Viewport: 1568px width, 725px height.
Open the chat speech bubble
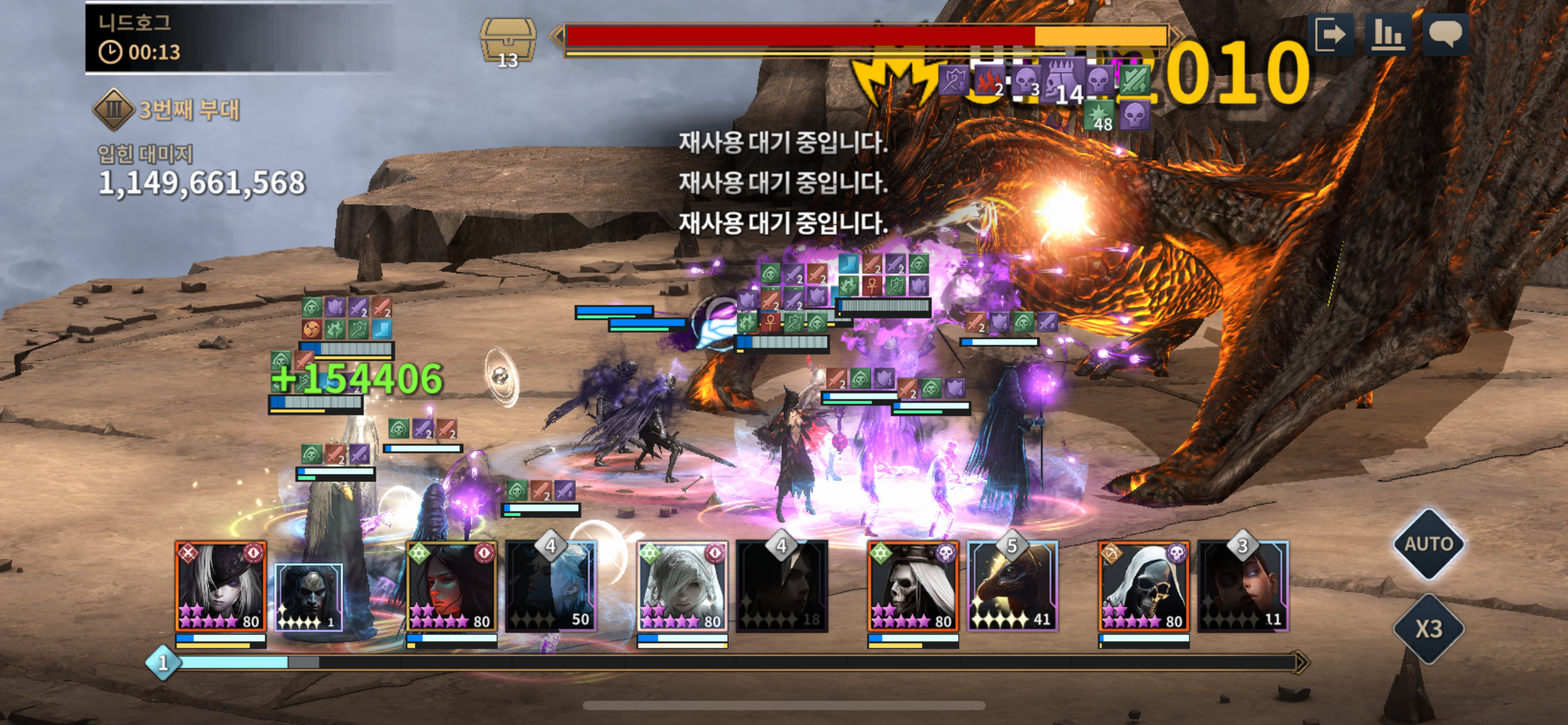(x=1445, y=34)
